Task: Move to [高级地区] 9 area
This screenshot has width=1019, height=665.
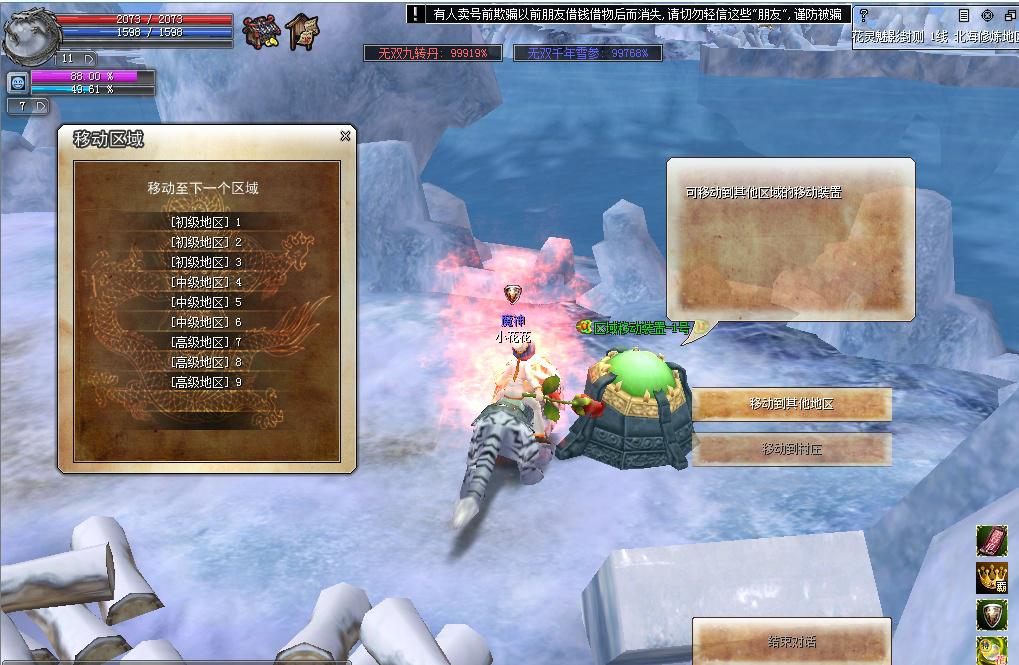Action: (206, 382)
